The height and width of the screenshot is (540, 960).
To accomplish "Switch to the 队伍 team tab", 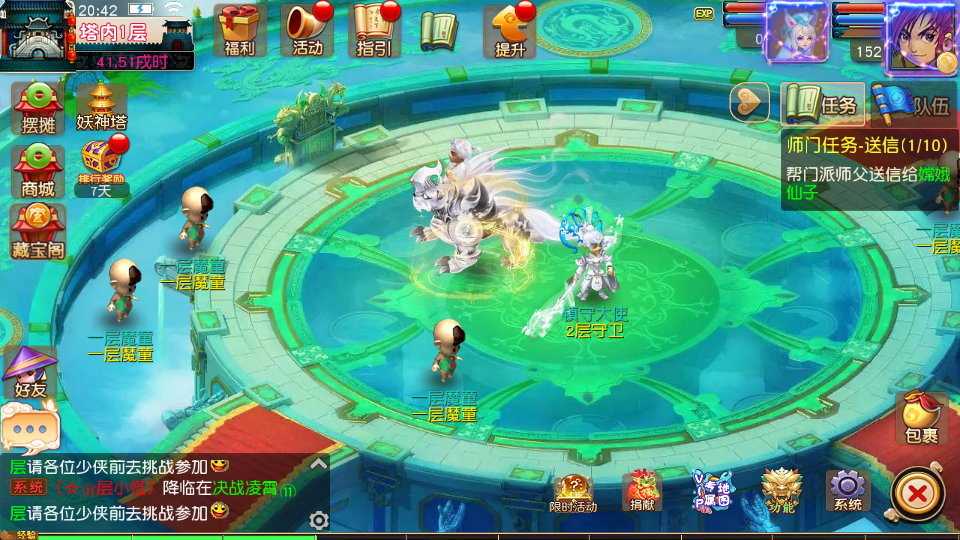I will pos(914,104).
